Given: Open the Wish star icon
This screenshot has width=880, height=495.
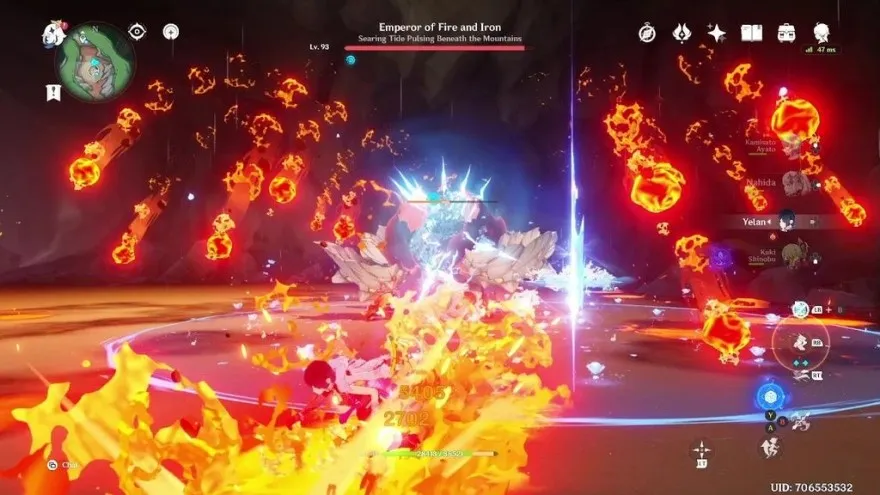Looking at the screenshot, I should pyautogui.click(x=716, y=33).
